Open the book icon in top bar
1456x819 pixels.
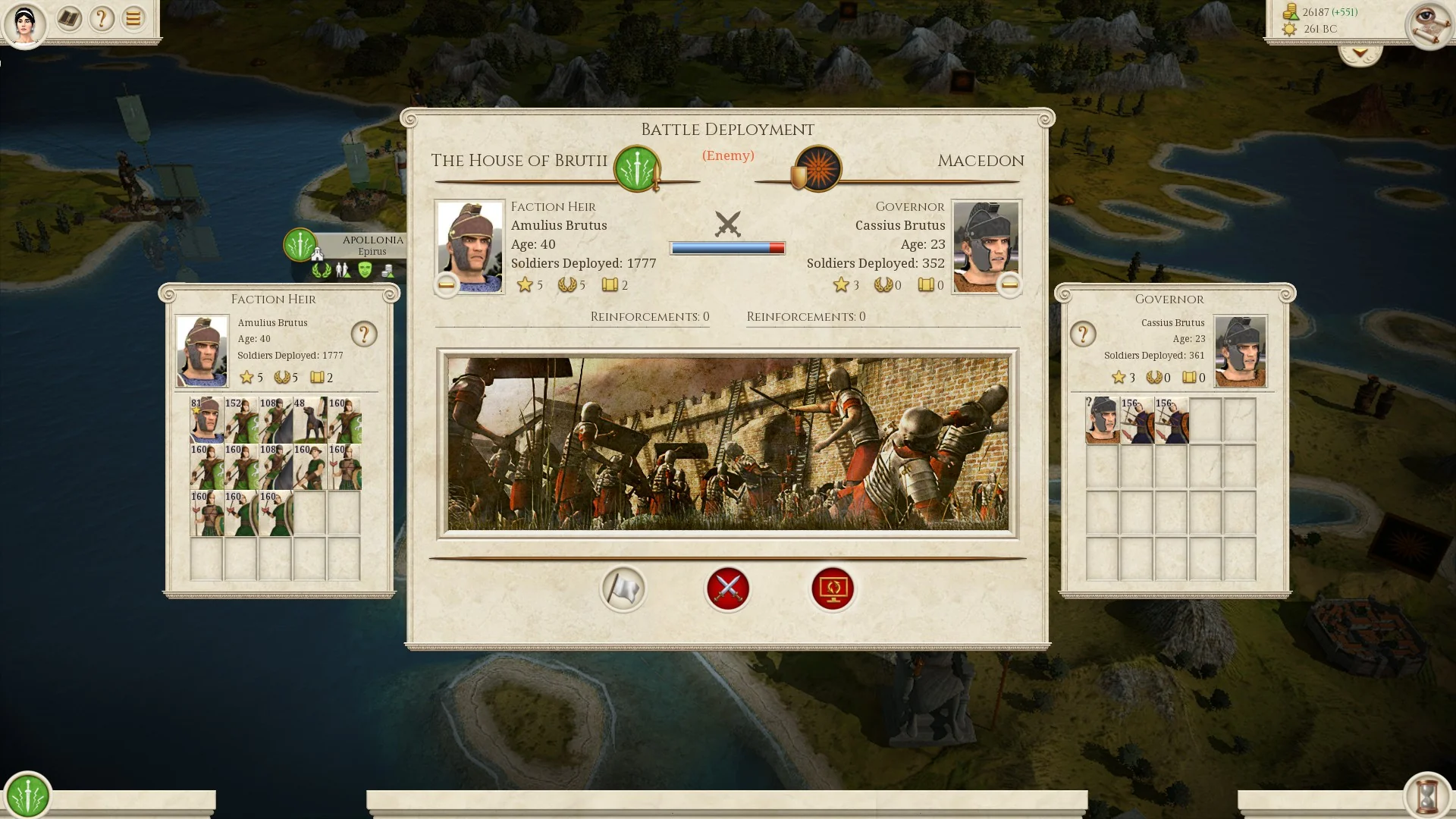tap(69, 18)
